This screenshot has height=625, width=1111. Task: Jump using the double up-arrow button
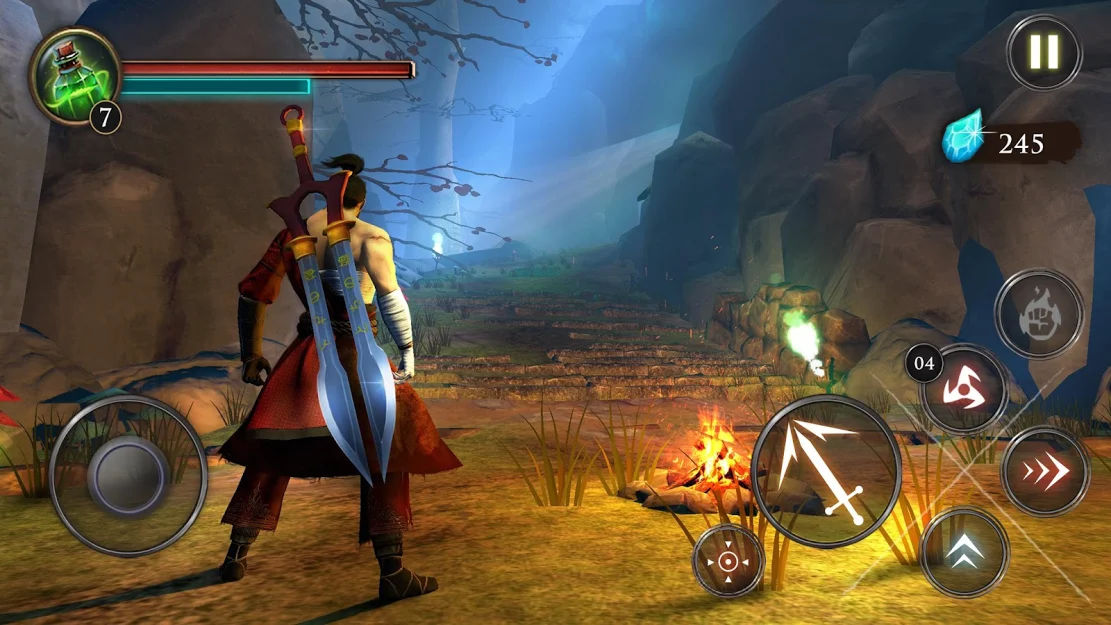point(964,552)
